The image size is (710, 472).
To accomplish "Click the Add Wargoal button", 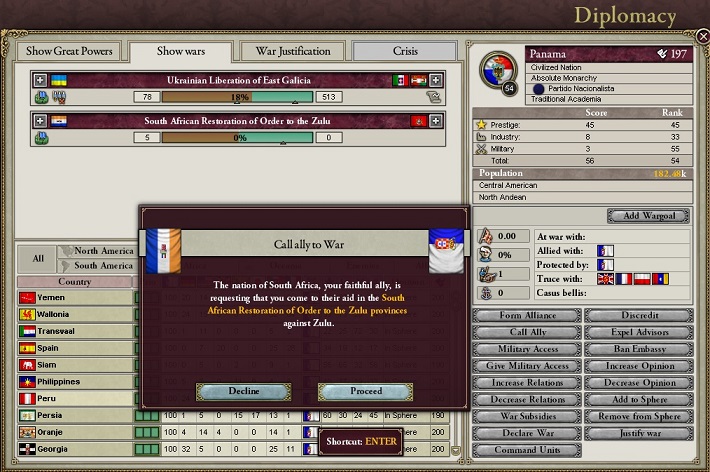I will point(648,216).
